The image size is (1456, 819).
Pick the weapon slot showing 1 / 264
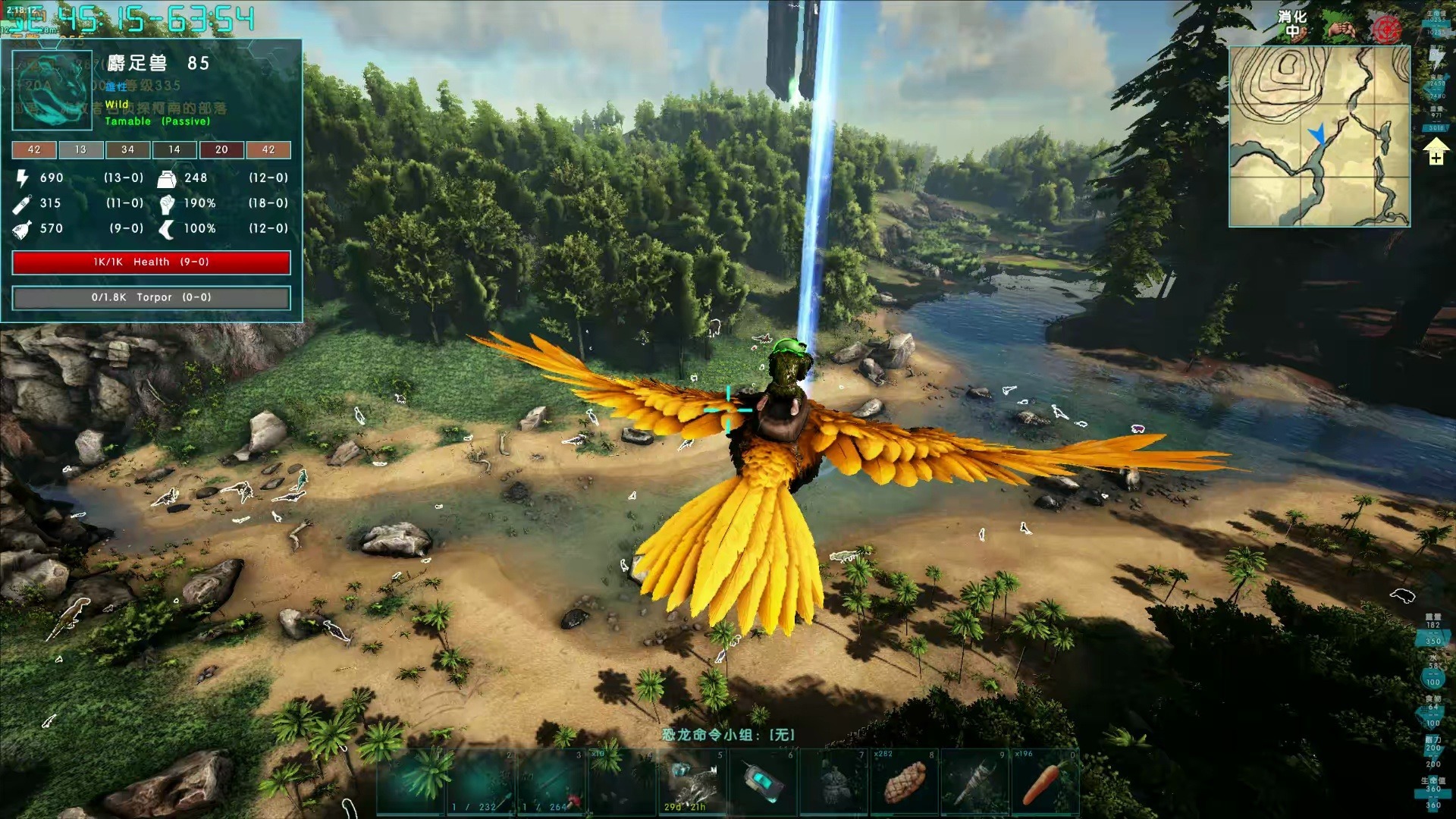click(x=551, y=783)
